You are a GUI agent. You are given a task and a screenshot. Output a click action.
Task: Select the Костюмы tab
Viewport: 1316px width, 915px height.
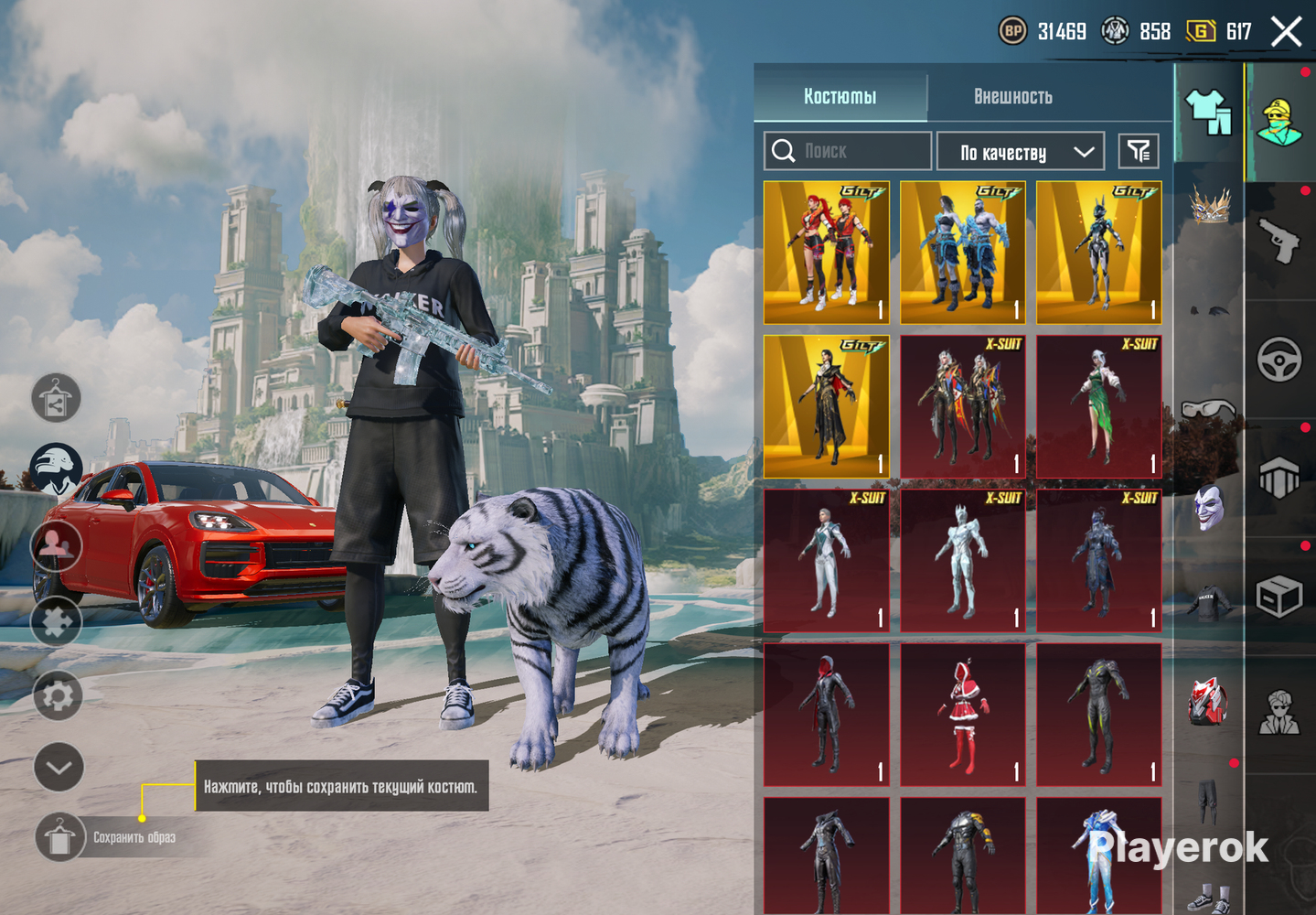coord(840,96)
